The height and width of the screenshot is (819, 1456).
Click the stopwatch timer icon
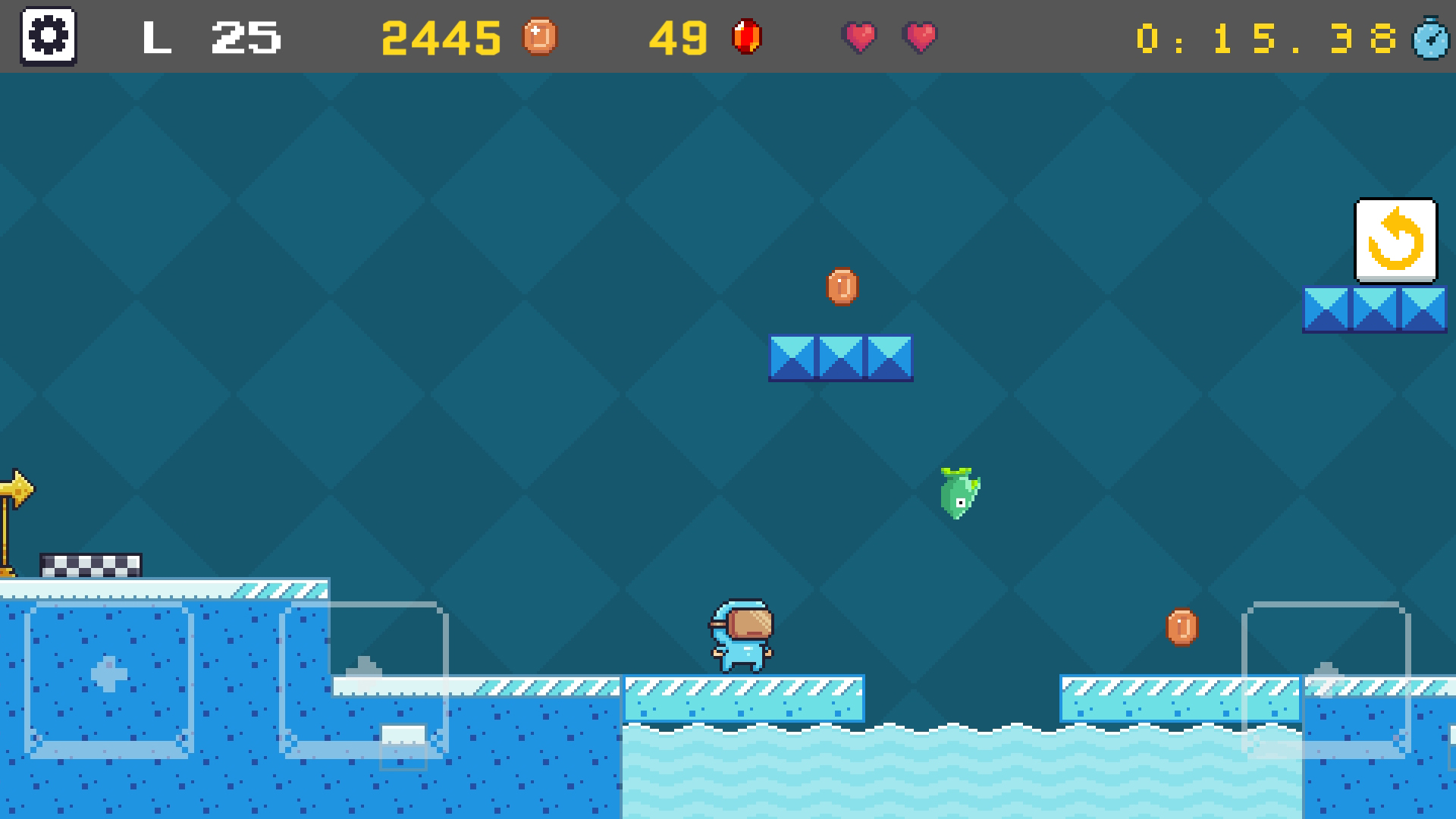(x=1432, y=39)
